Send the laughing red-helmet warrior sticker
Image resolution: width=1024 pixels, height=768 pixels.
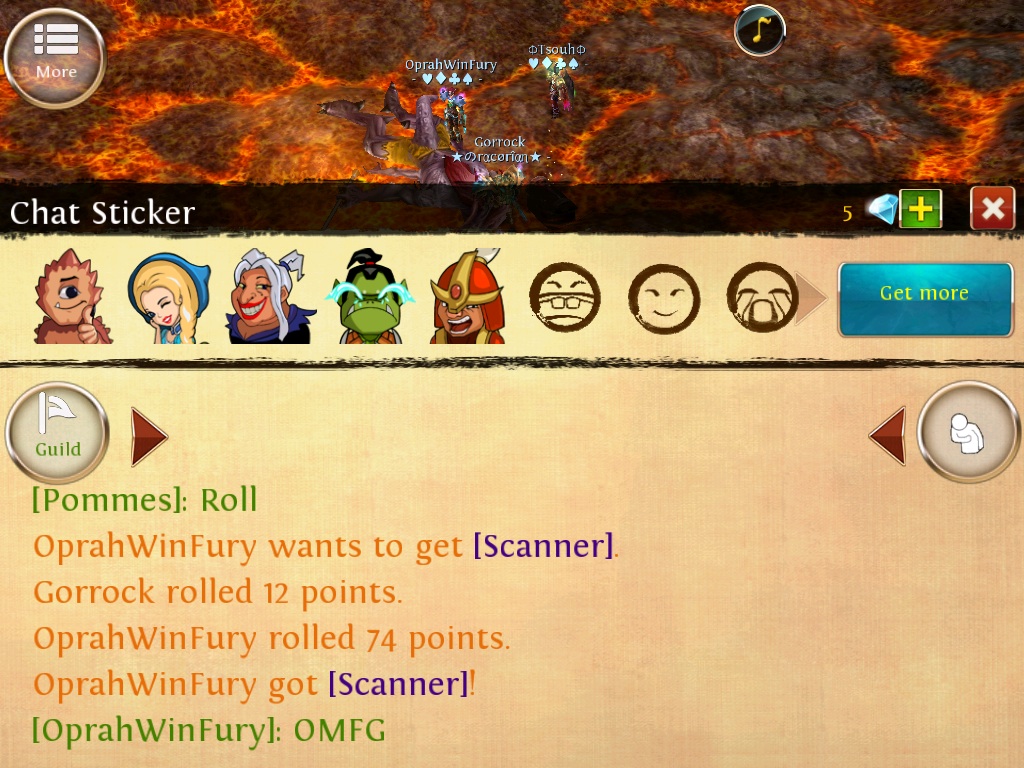(467, 298)
